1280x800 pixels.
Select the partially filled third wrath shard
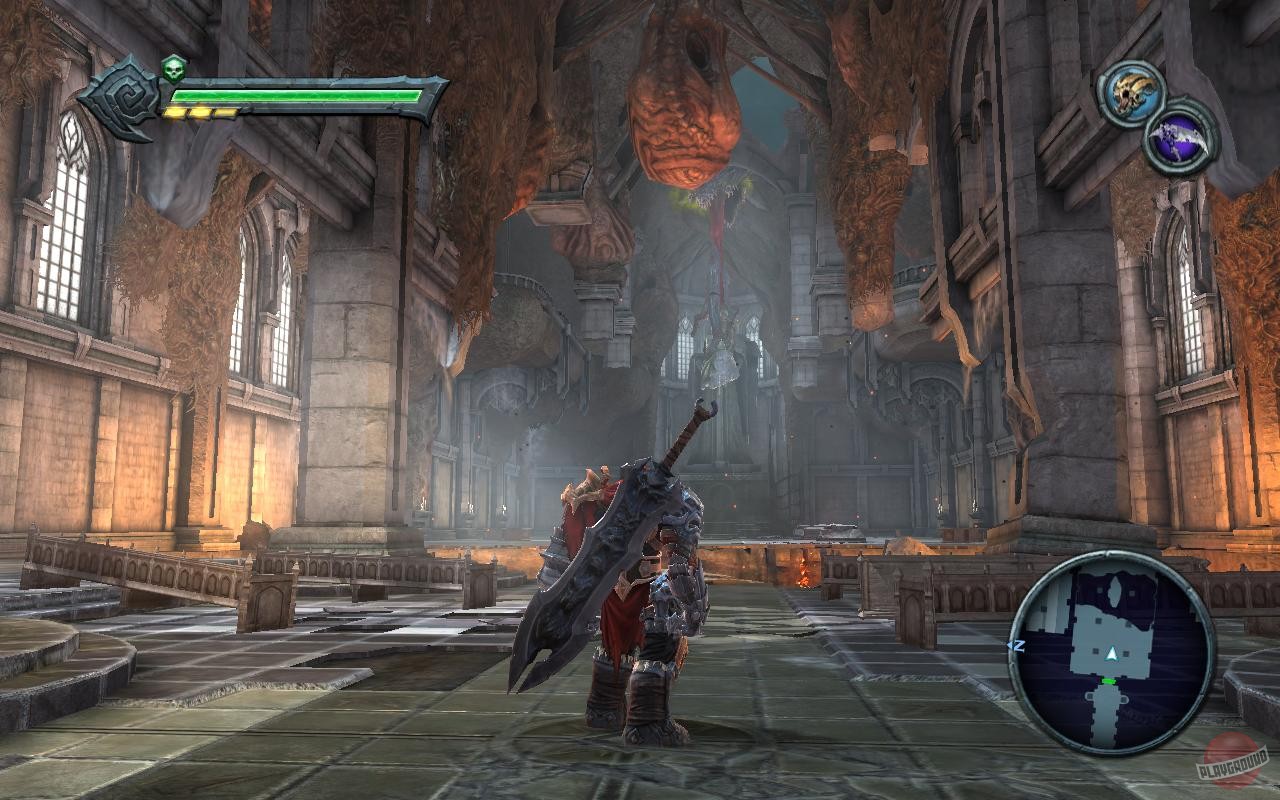click(x=225, y=113)
